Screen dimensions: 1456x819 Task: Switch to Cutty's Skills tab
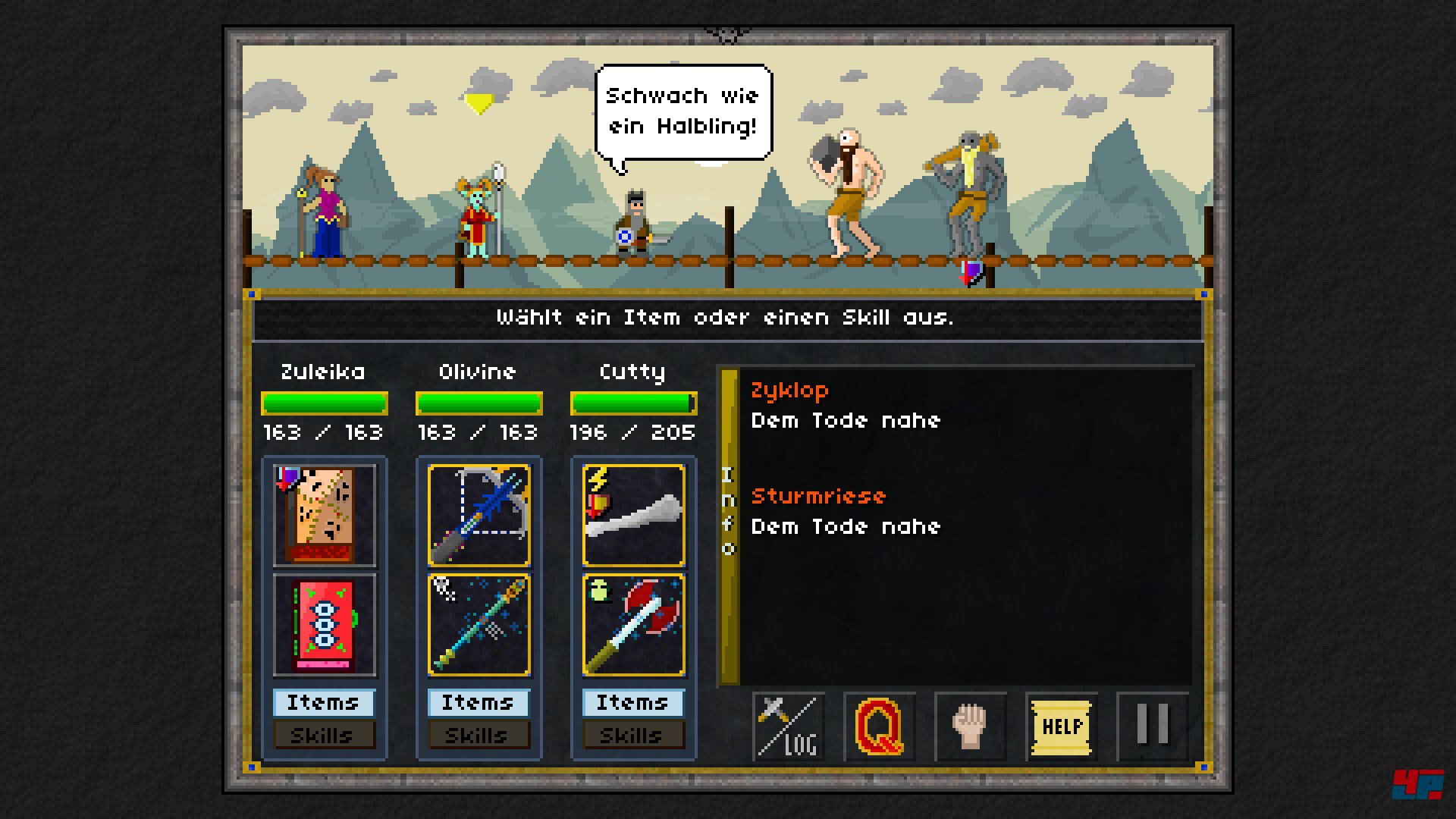633,735
